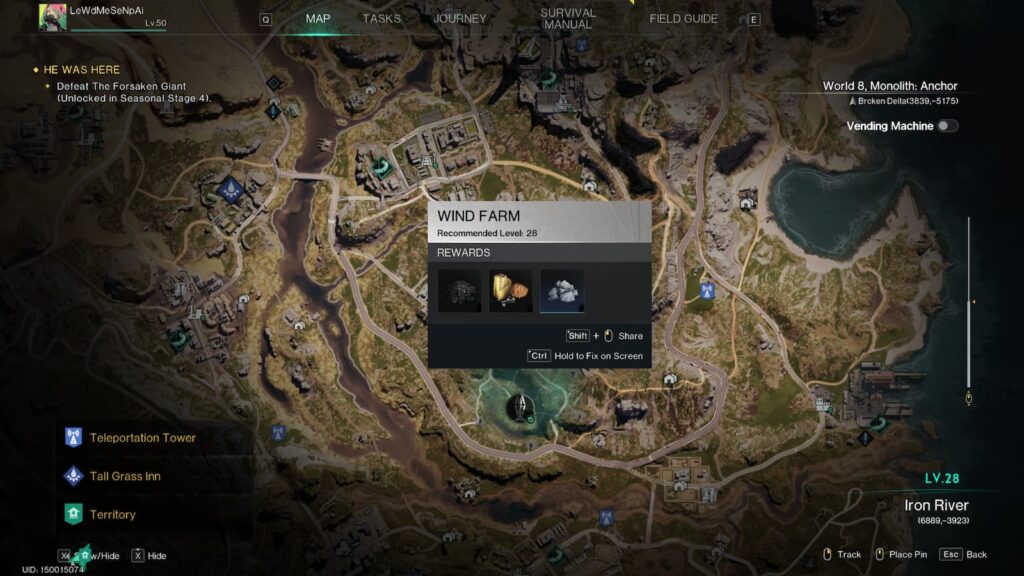Image resolution: width=1024 pixels, height=576 pixels.
Task: Open the Journey tab
Action: point(460,19)
